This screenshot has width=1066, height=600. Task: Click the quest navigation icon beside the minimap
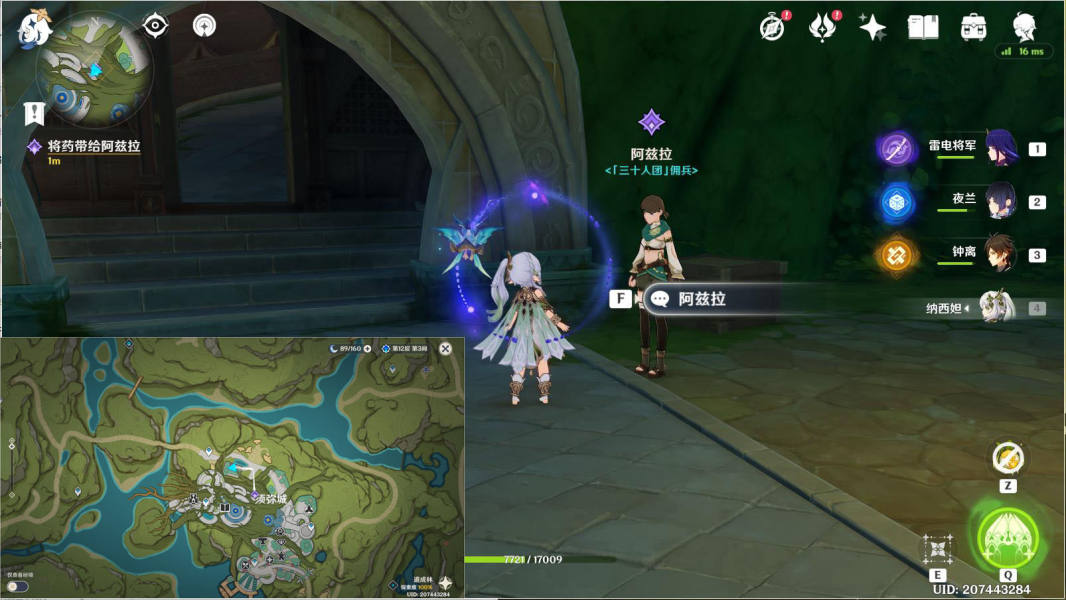(x=204, y=25)
